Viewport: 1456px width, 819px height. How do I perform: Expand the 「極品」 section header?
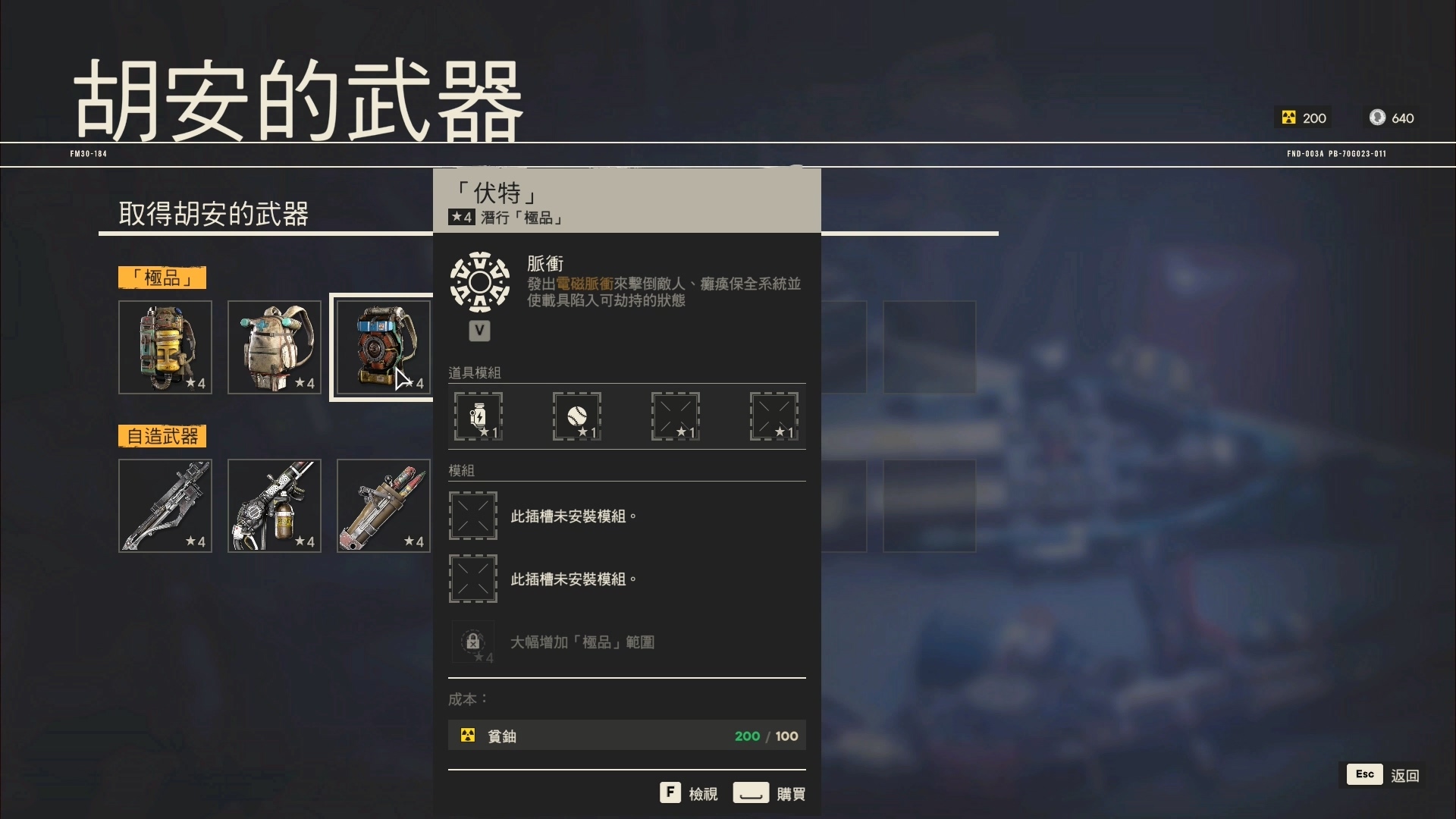[162, 278]
